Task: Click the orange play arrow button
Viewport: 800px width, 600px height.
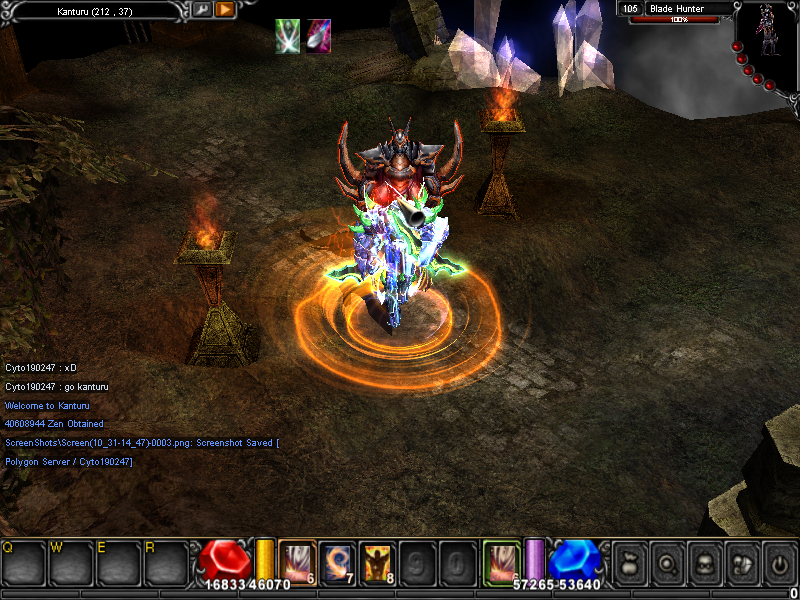Action: 225,9
